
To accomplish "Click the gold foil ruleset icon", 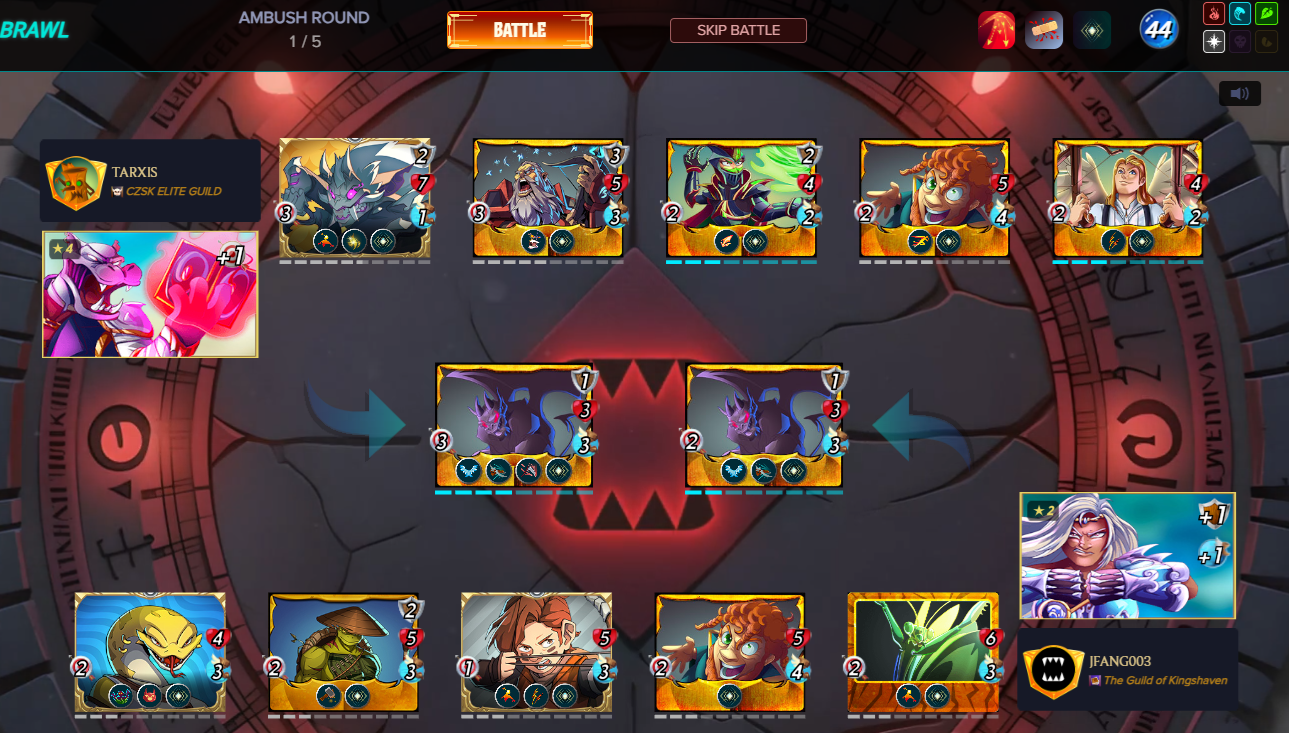I will click(x=1092, y=29).
